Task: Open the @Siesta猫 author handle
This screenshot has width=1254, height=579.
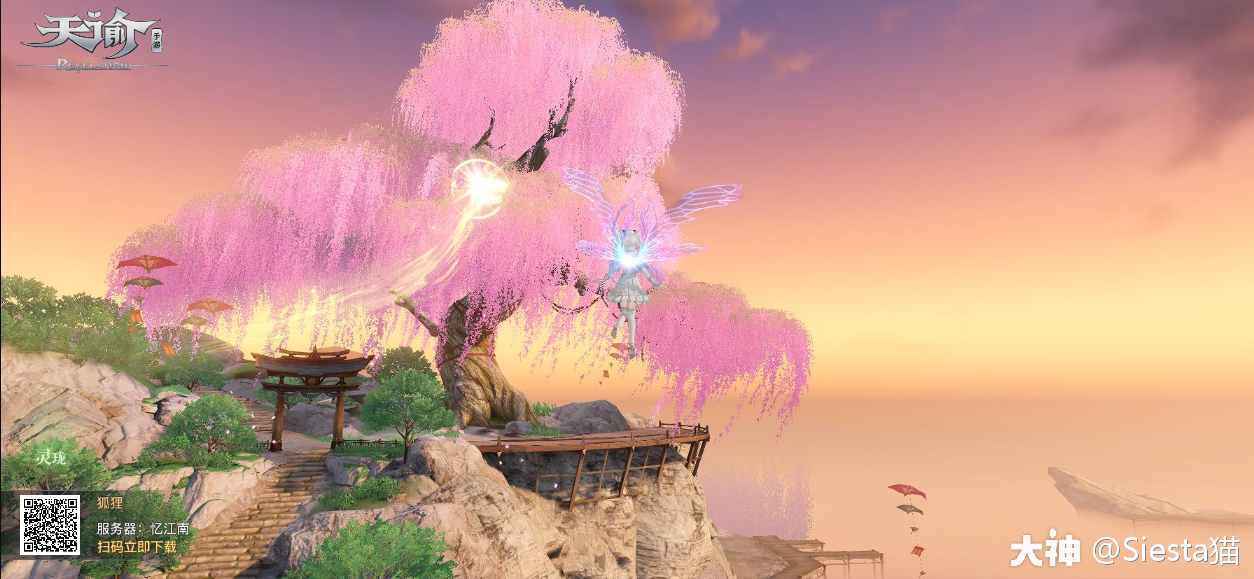Action: coord(1166,549)
